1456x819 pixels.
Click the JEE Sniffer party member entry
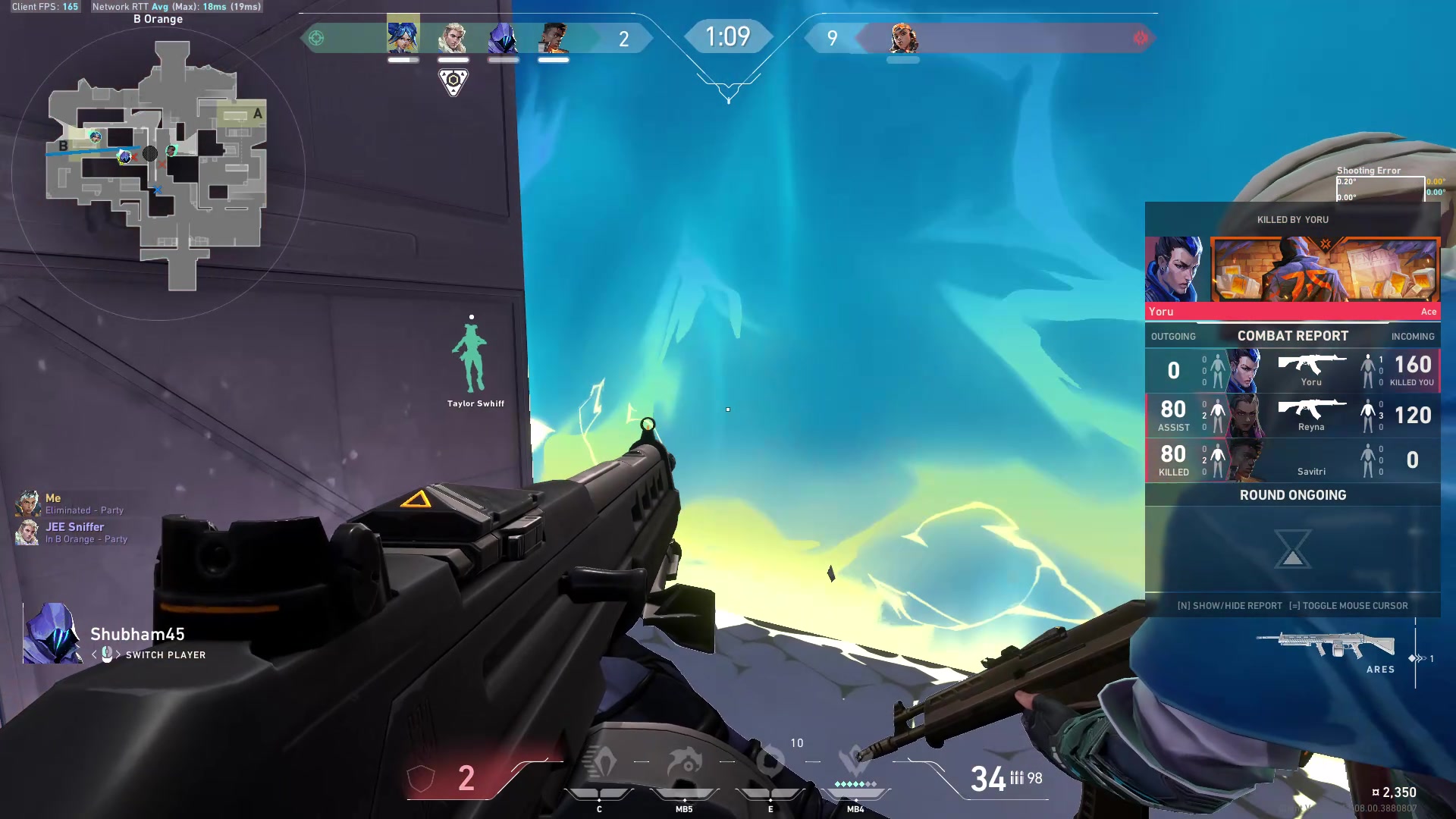[x=74, y=532]
